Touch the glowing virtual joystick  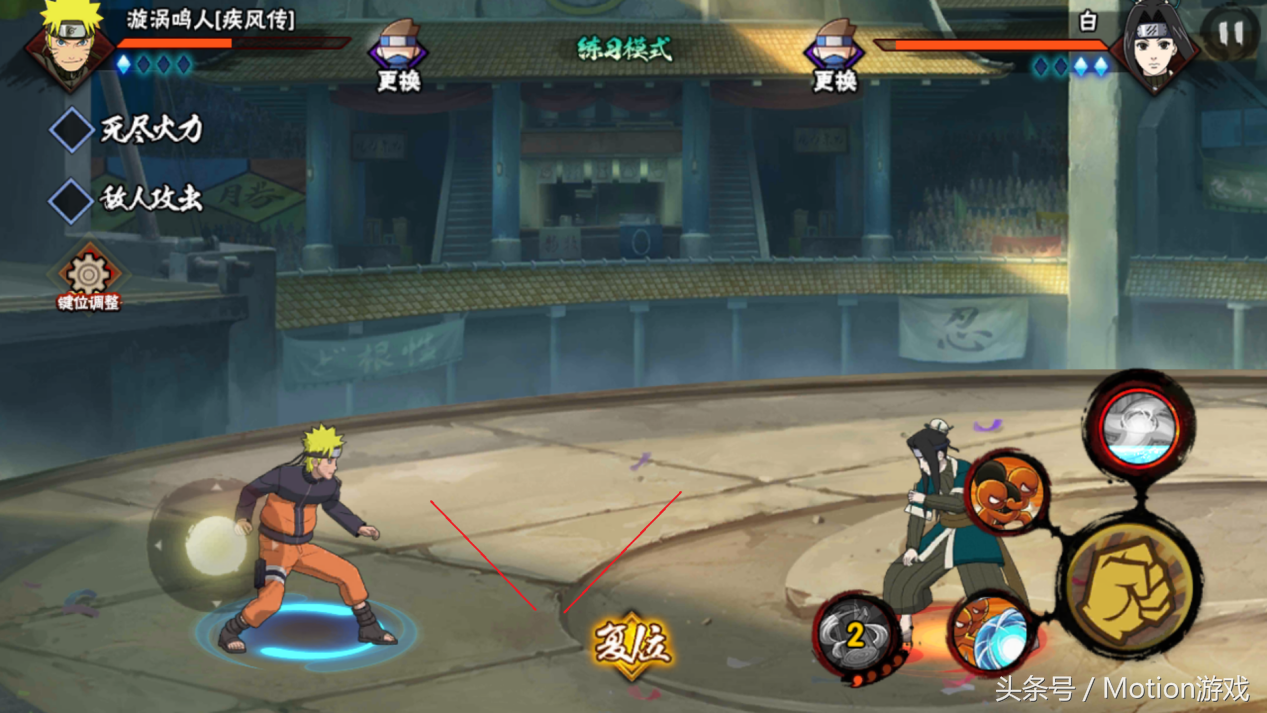coord(214,545)
